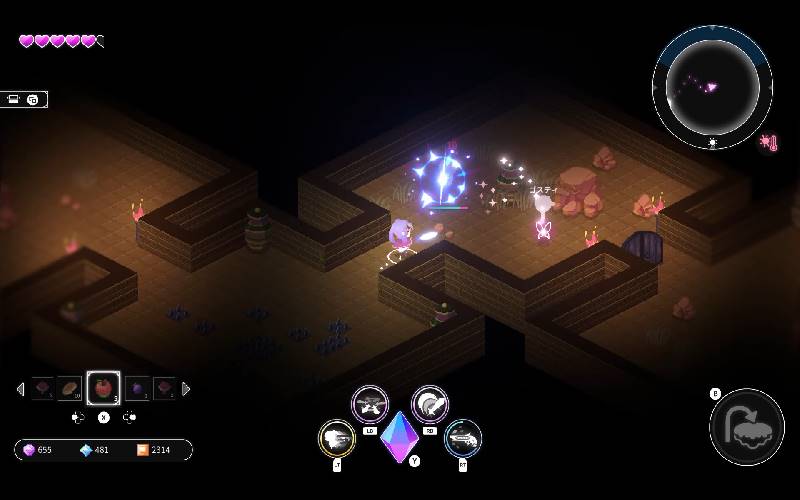Screen dimensions: 800x500
Task: Open the circular minimap
Action: point(712,87)
